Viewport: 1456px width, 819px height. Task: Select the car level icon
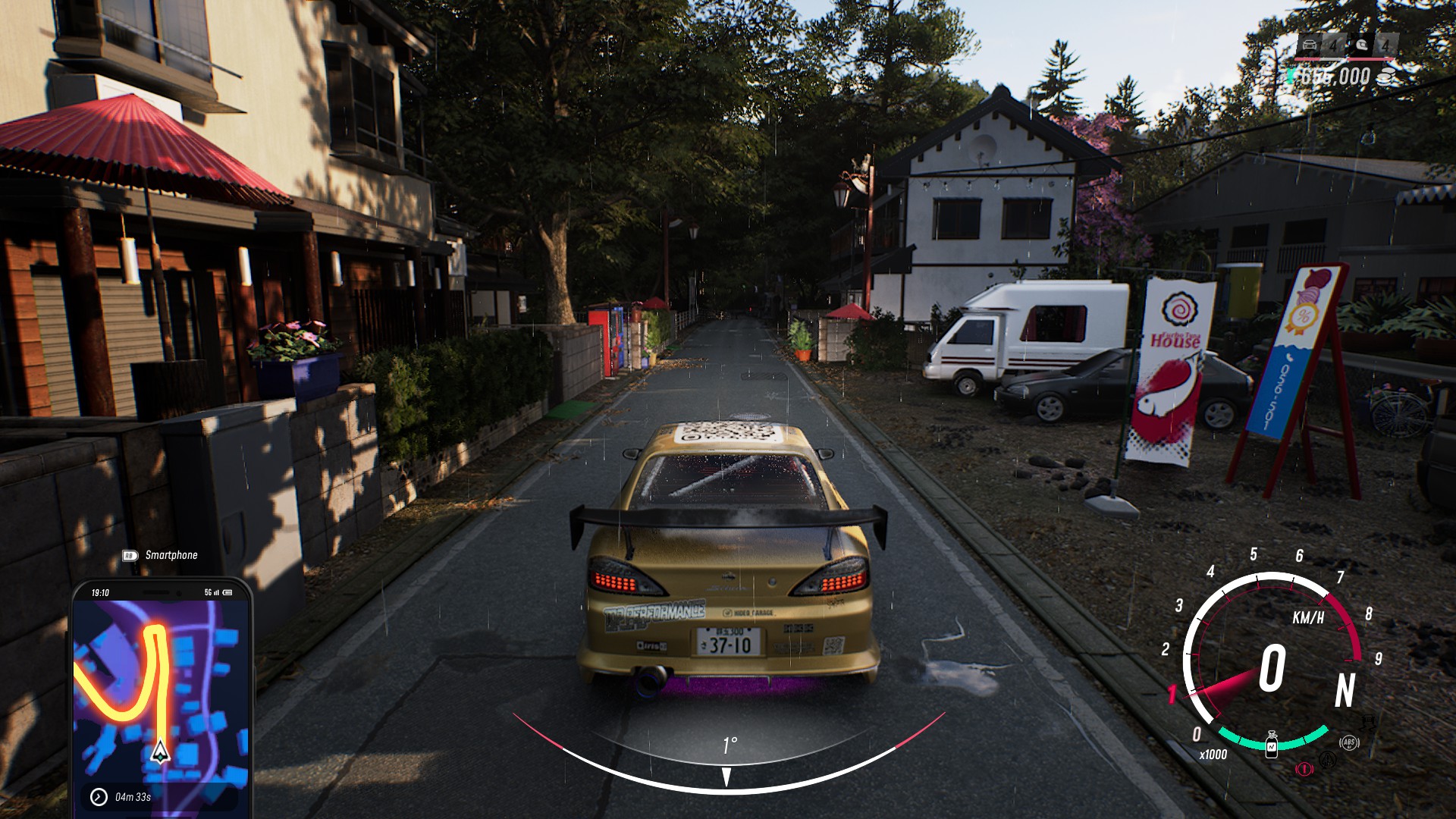pos(1310,45)
